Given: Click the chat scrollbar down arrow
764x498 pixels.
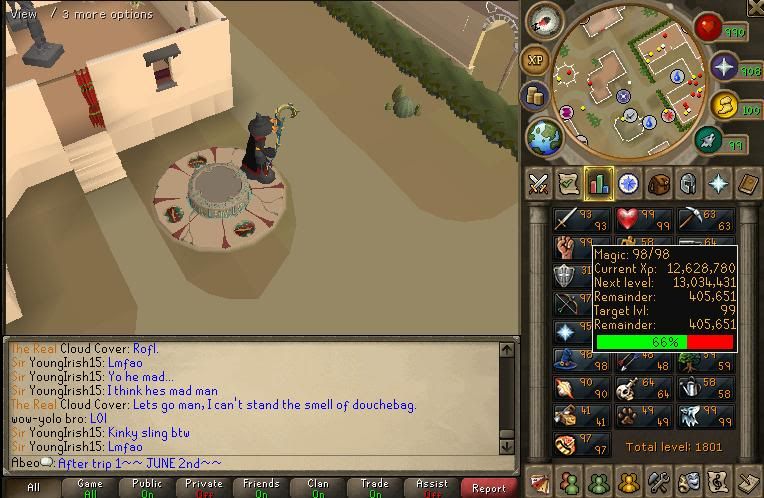Looking at the screenshot, I should coord(507,446).
